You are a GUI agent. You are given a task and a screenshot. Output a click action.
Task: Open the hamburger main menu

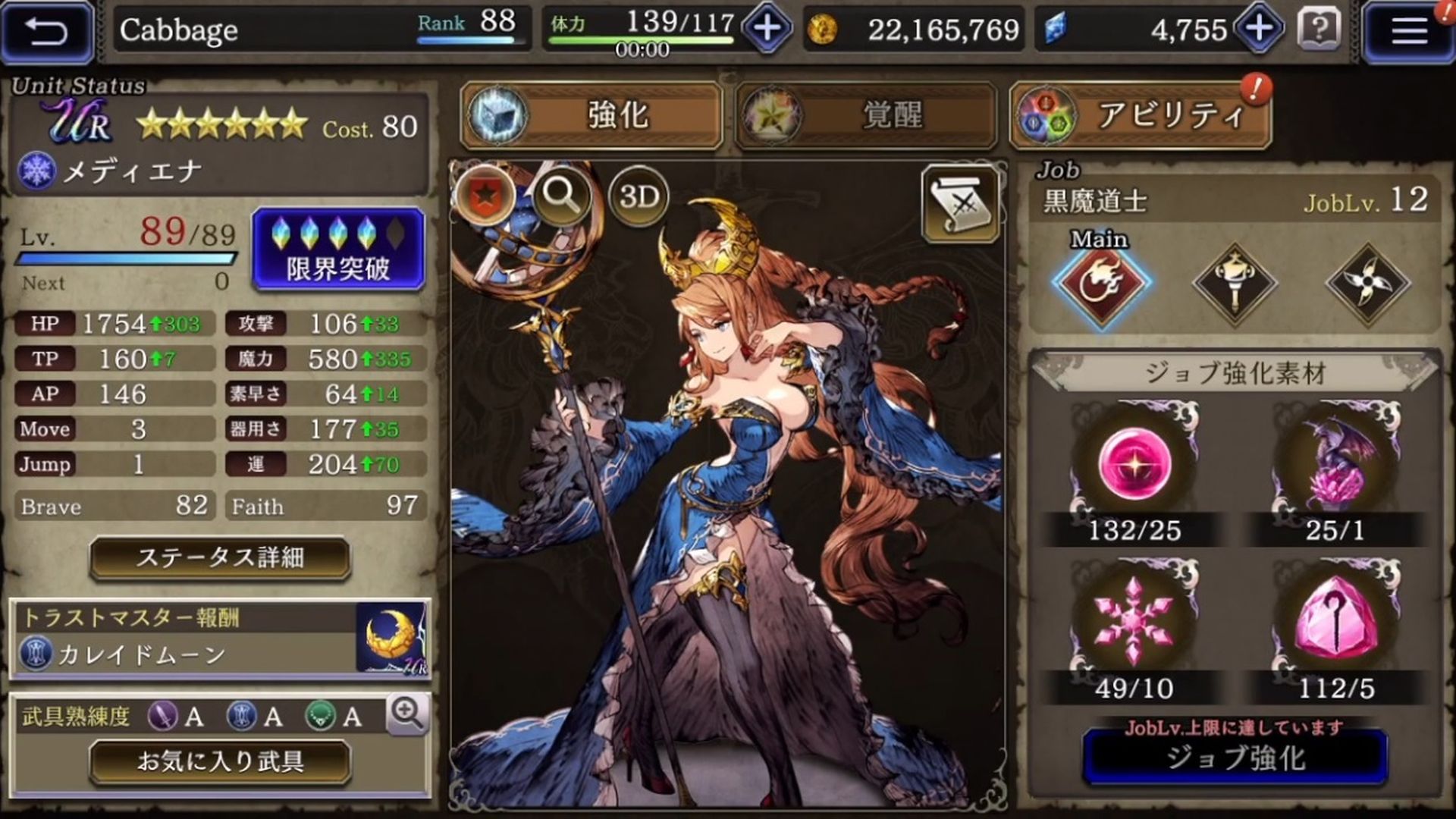(1408, 32)
